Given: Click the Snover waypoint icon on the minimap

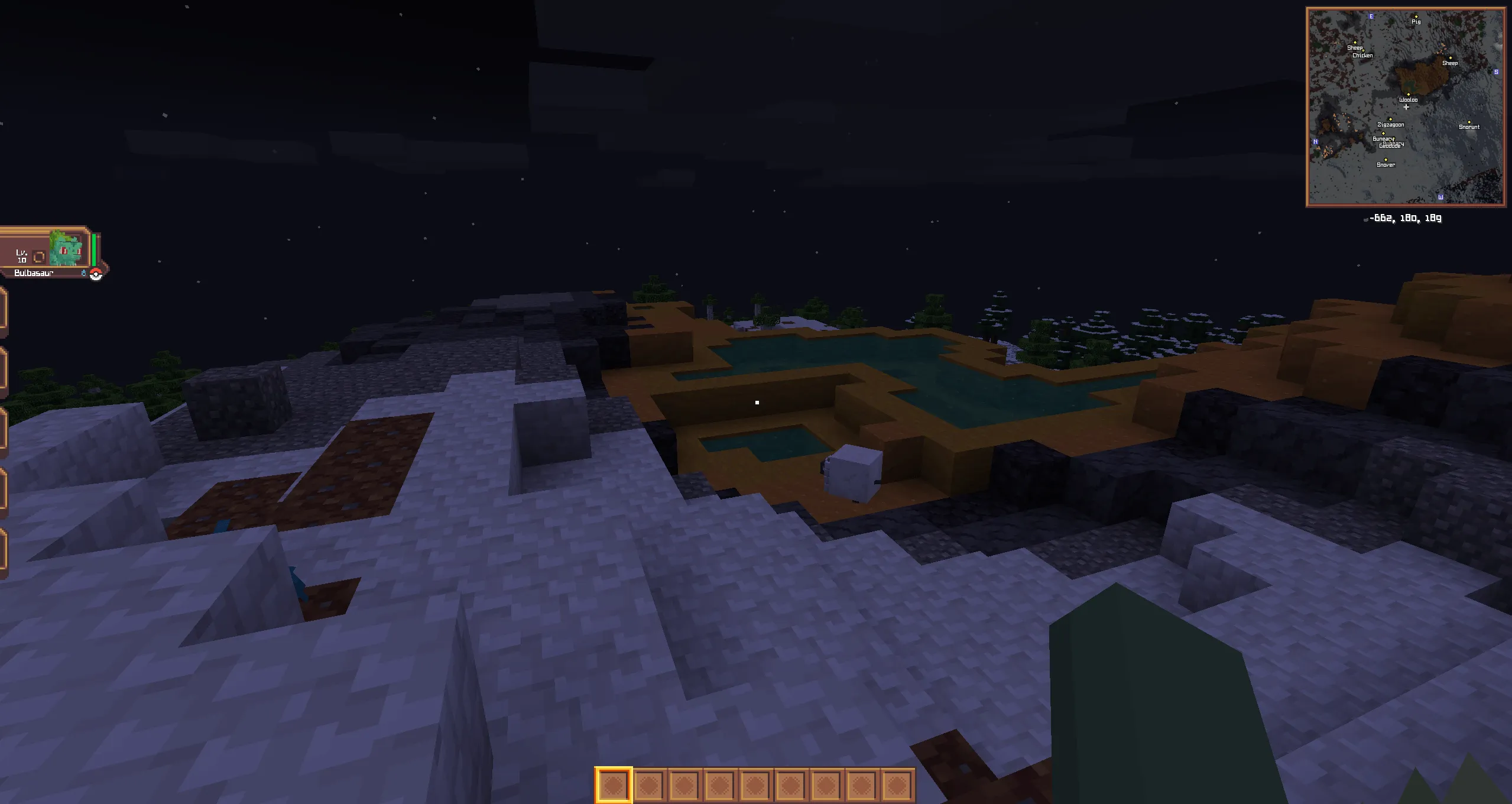Looking at the screenshot, I should coord(1386,160).
